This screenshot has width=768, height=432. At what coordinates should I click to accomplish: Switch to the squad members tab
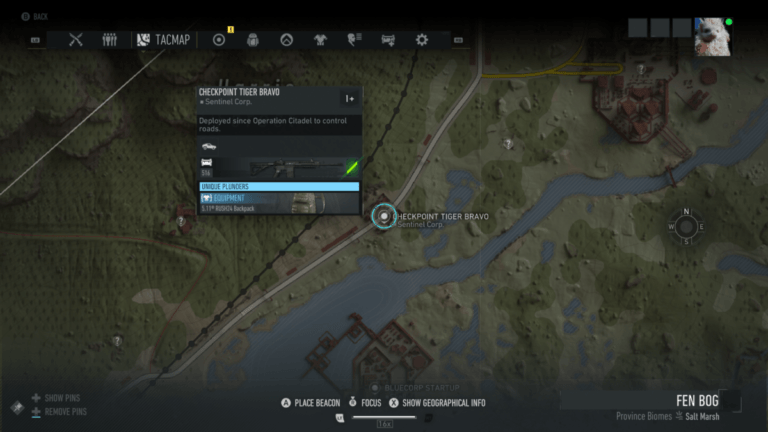[x=110, y=40]
